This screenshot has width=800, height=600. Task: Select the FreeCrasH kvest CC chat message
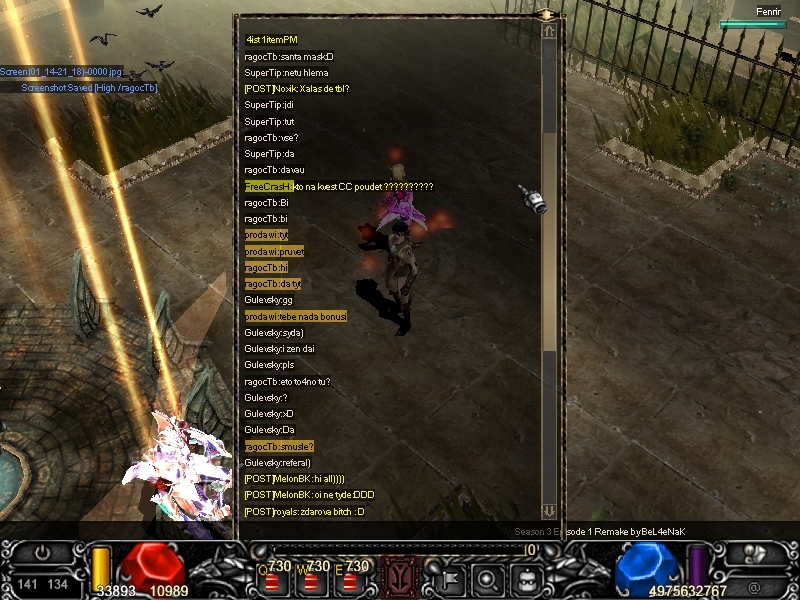338,187
